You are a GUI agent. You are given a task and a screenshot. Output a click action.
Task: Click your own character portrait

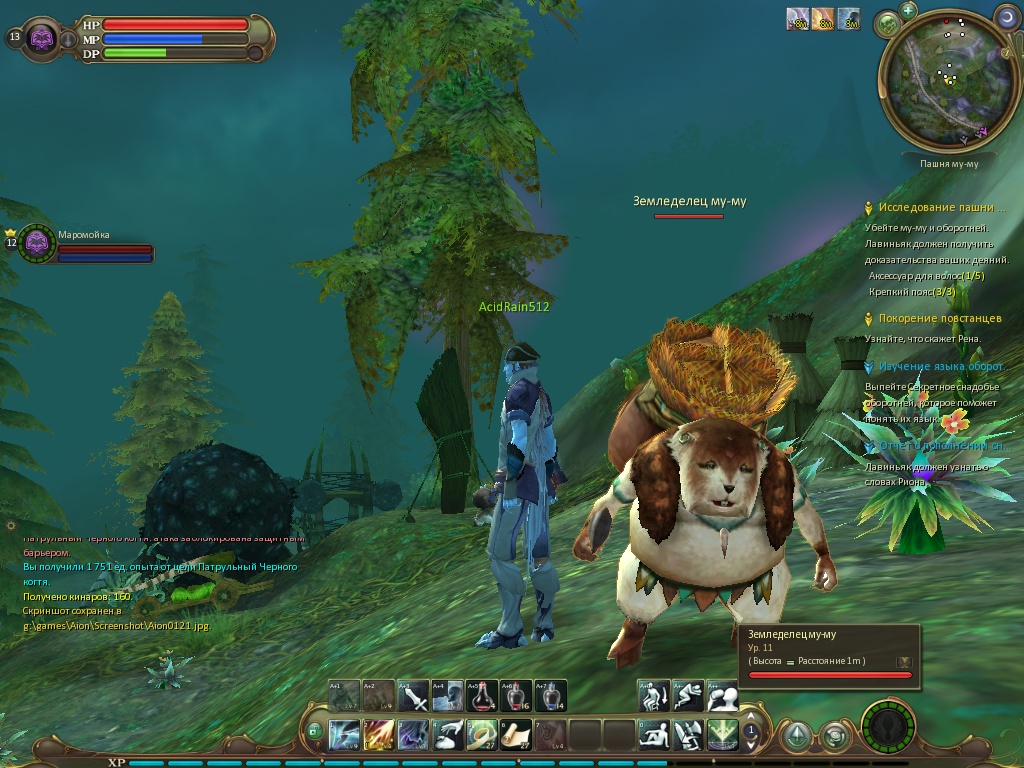point(41,38)
